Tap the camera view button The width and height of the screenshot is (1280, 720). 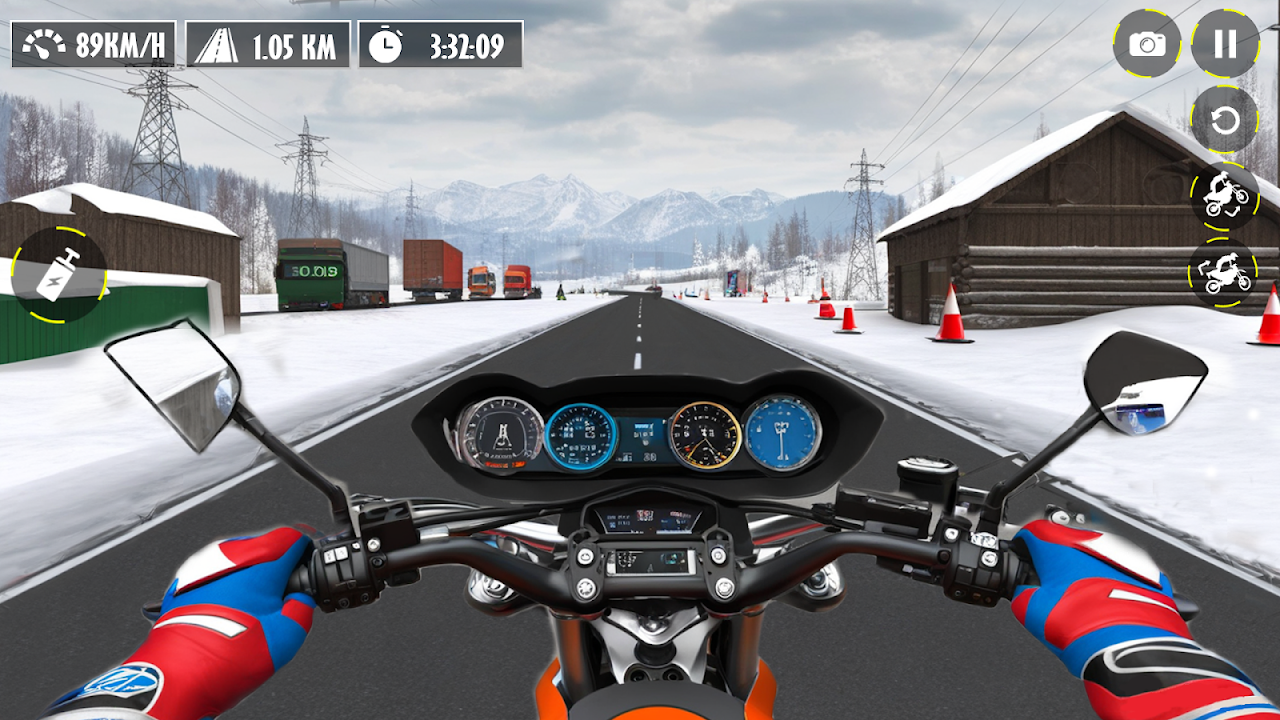(1147, 44)
